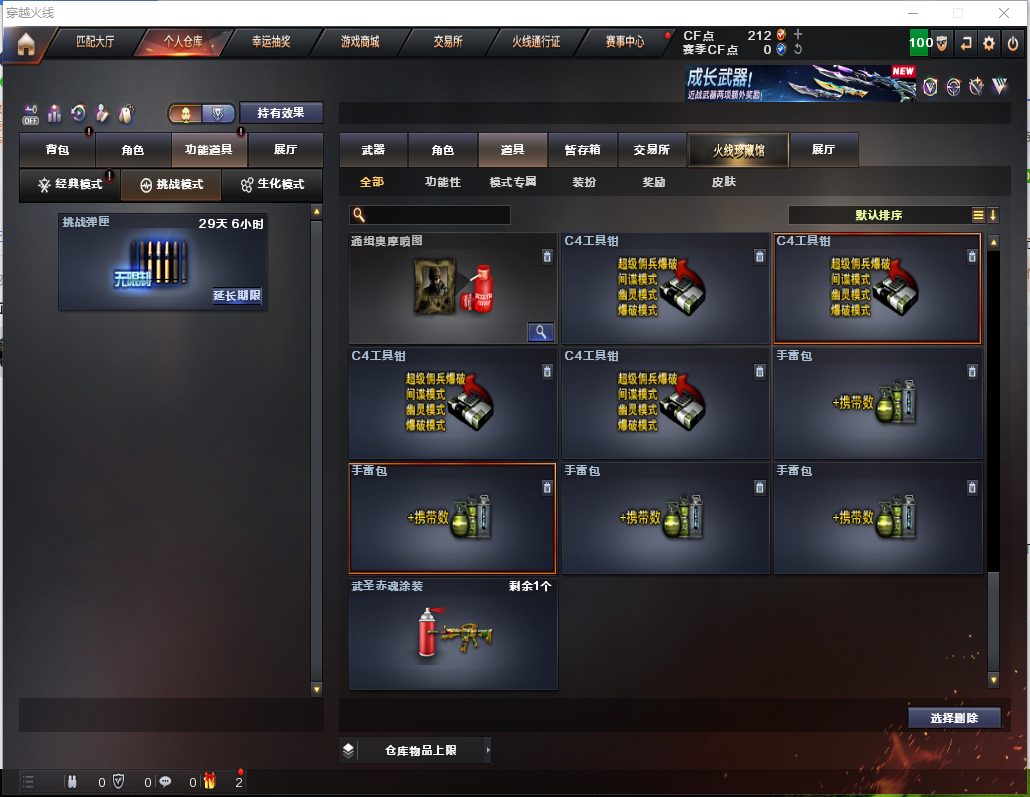Open the 火线珍藏馆 collection tab
The image size is (1030, 797).
pyautogui.click(x=738, y=150)
